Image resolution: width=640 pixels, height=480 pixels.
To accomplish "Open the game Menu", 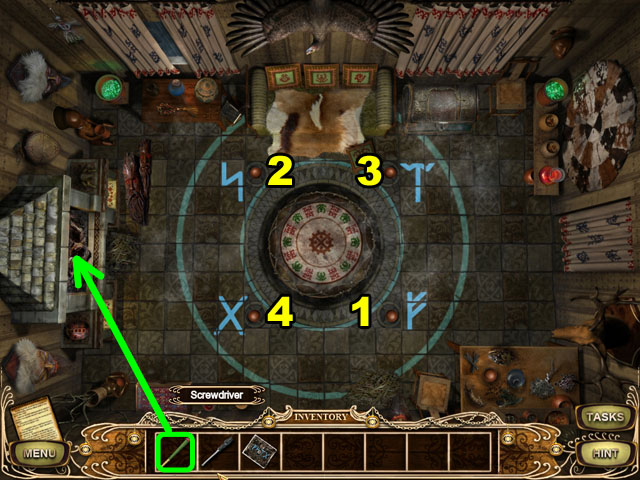I will coord(41,454).
